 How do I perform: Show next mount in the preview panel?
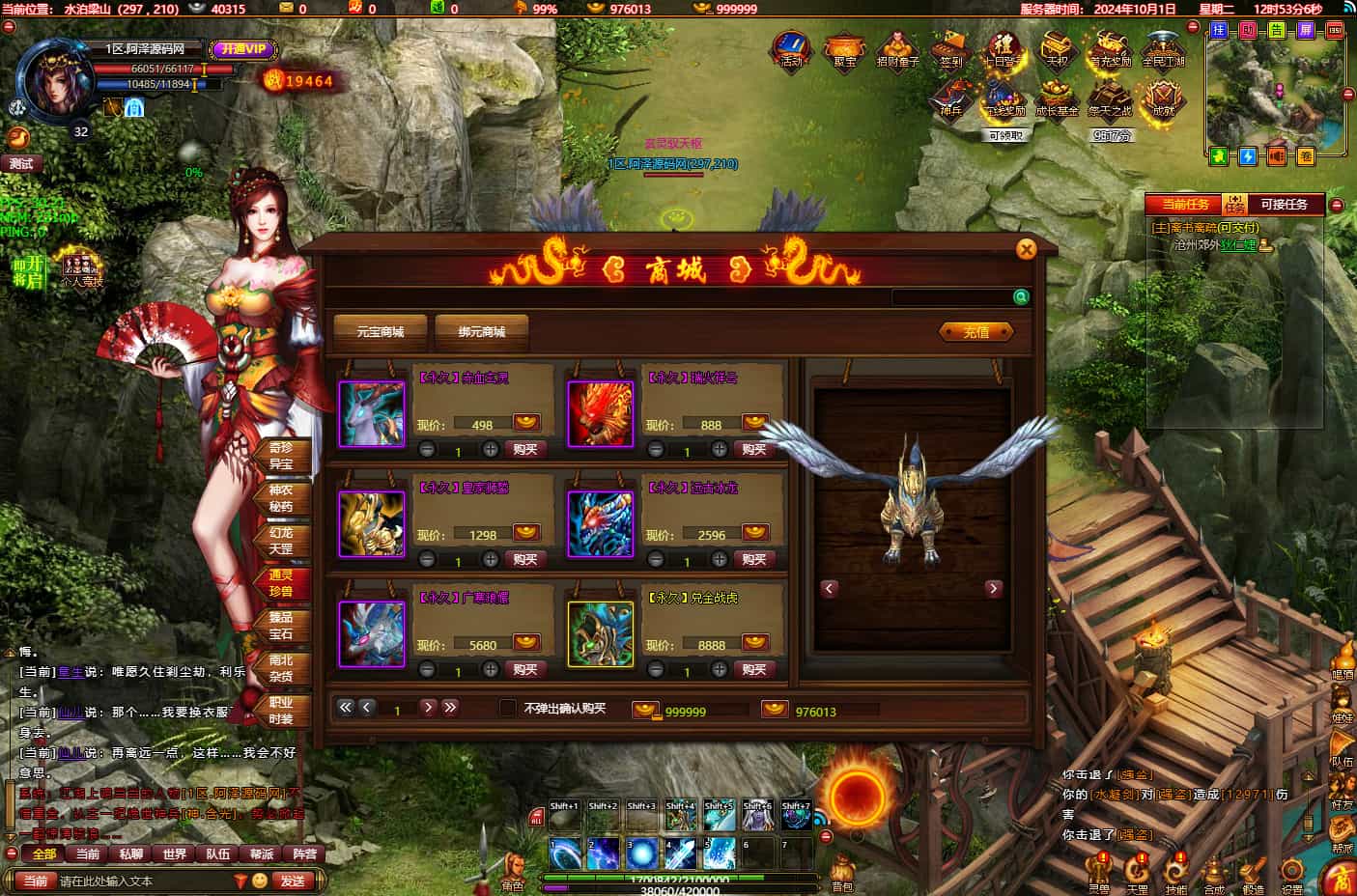tap(993, 589)
